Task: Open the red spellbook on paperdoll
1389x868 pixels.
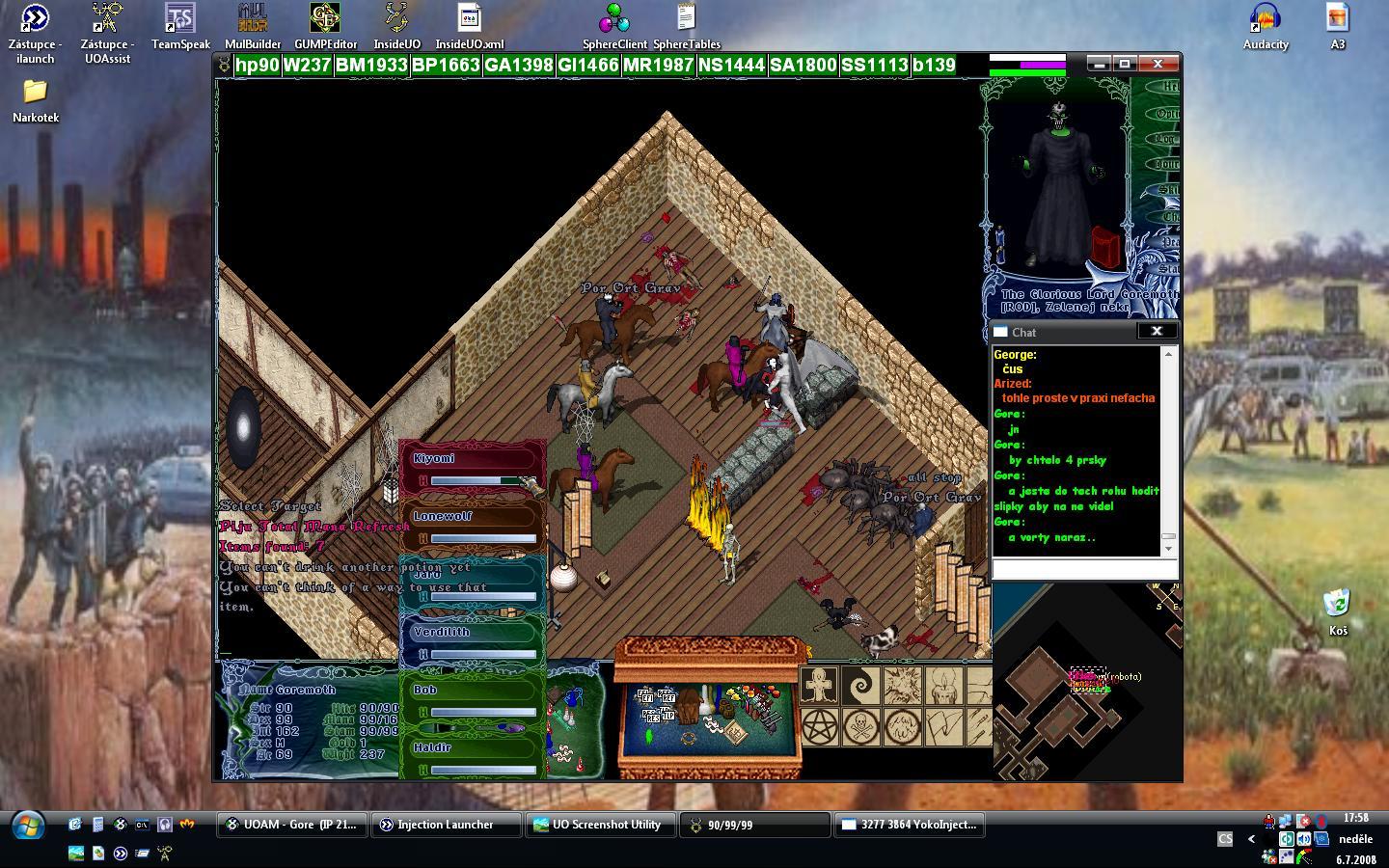Action: tap(1107, 247)
